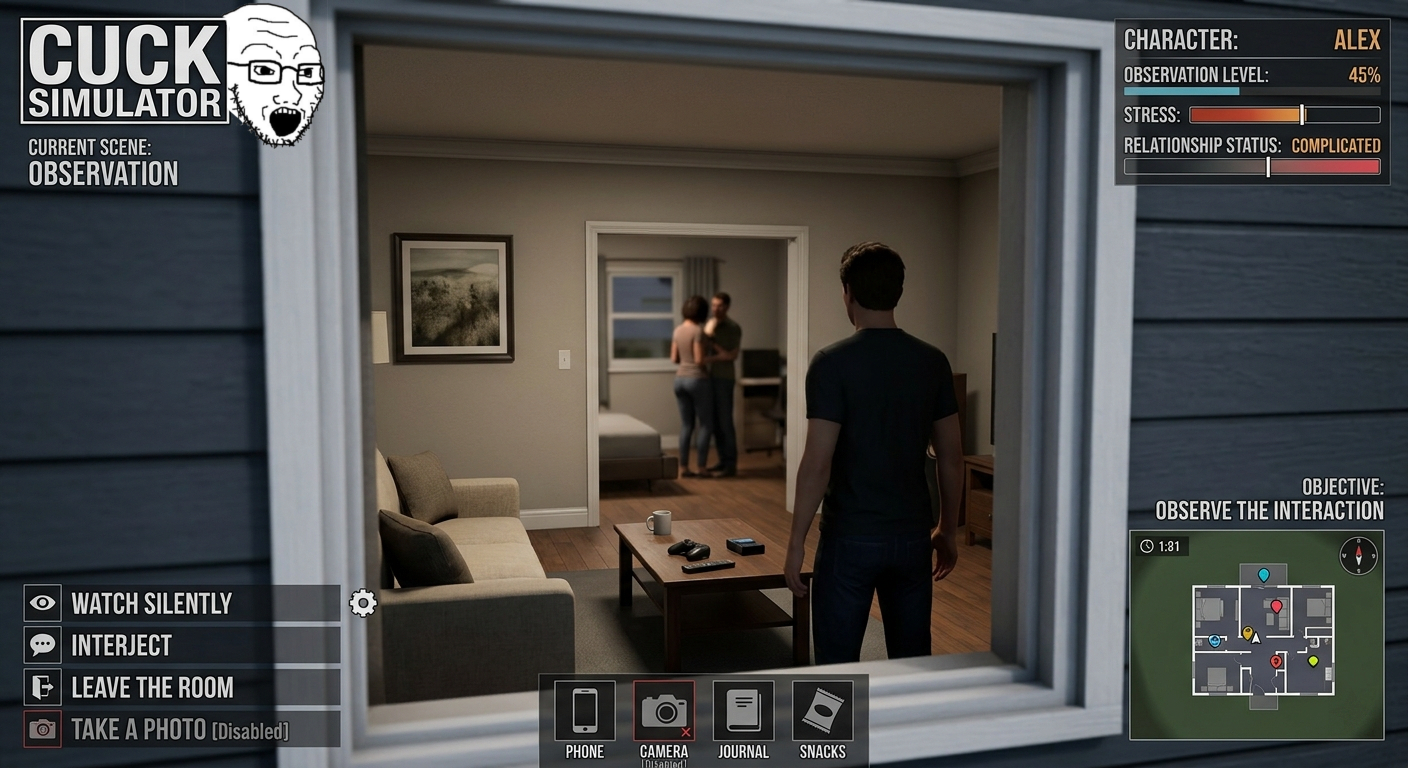Choose the Watch Silently action
This screenshot has width=1408, height=768.
coord(180,603)
